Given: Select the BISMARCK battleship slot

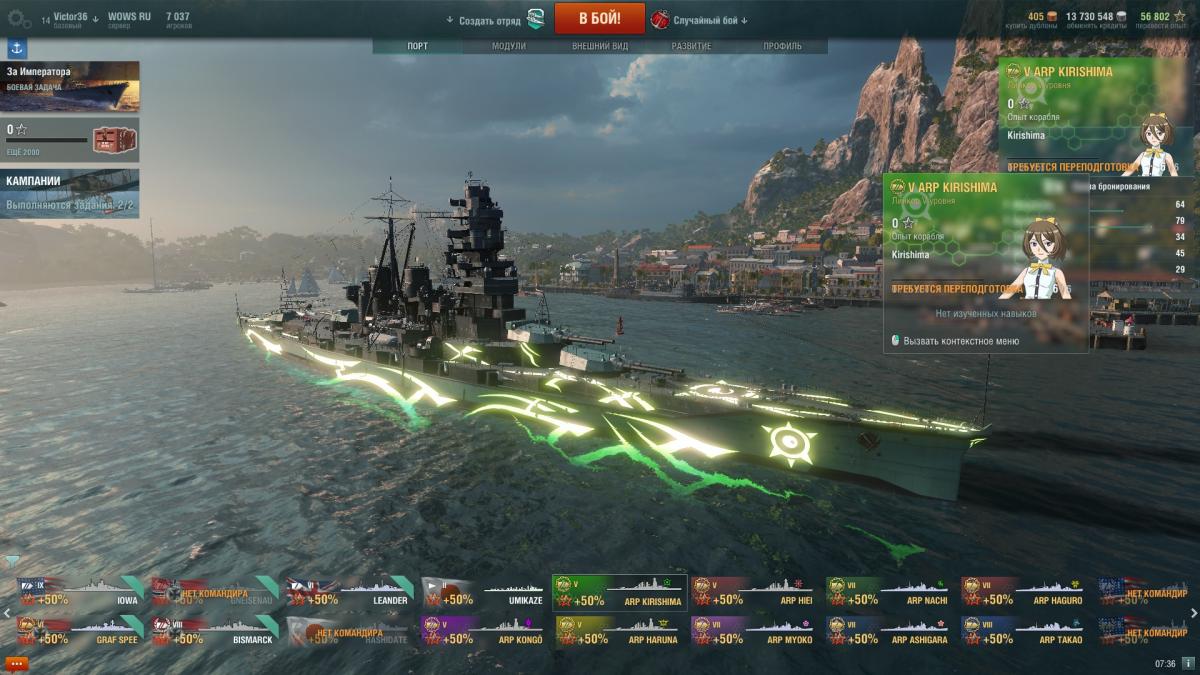Looking at the screenshot, I should pos(215,630).
